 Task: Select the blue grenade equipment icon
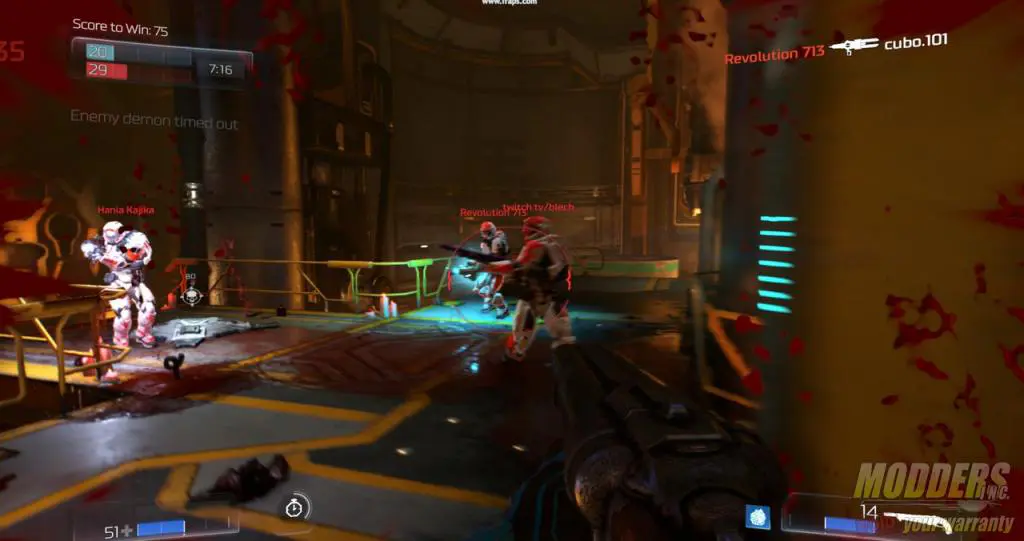(x=759, y=516)
